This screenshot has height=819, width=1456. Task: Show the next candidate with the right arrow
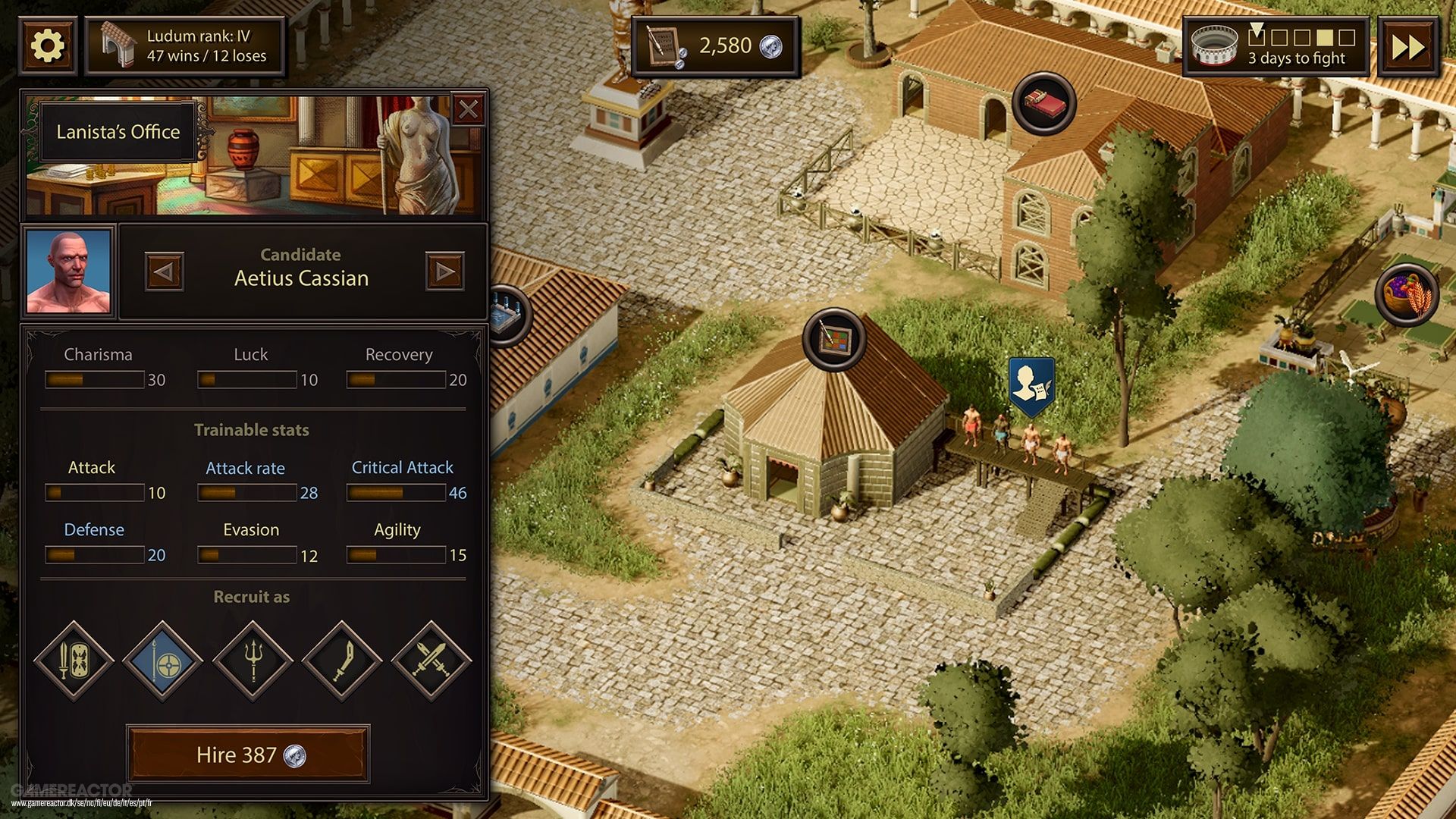coord(445,271)
